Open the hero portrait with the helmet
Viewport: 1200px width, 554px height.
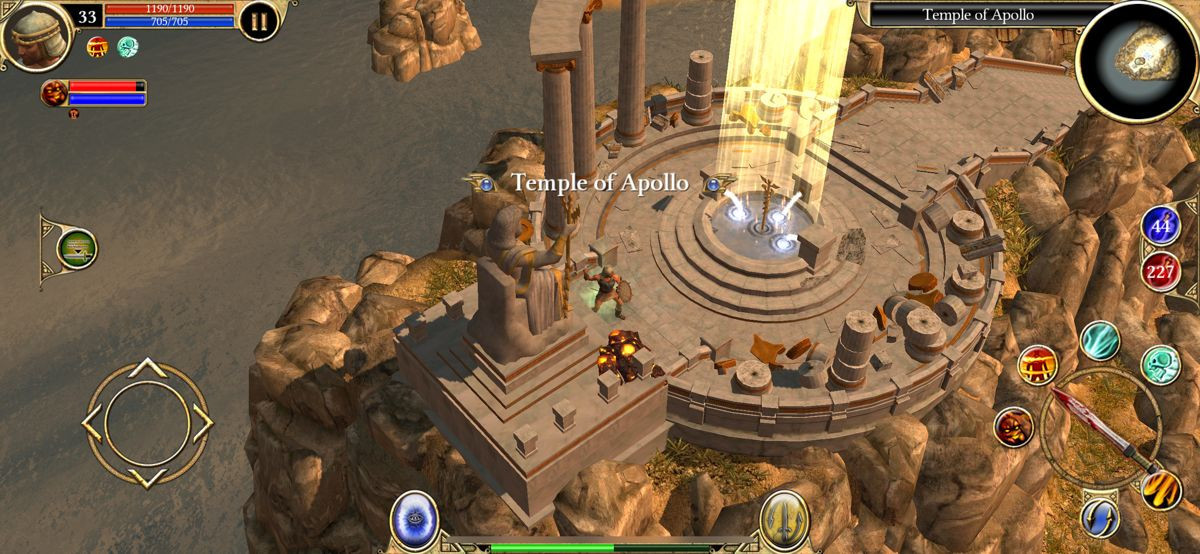[36, 33]
